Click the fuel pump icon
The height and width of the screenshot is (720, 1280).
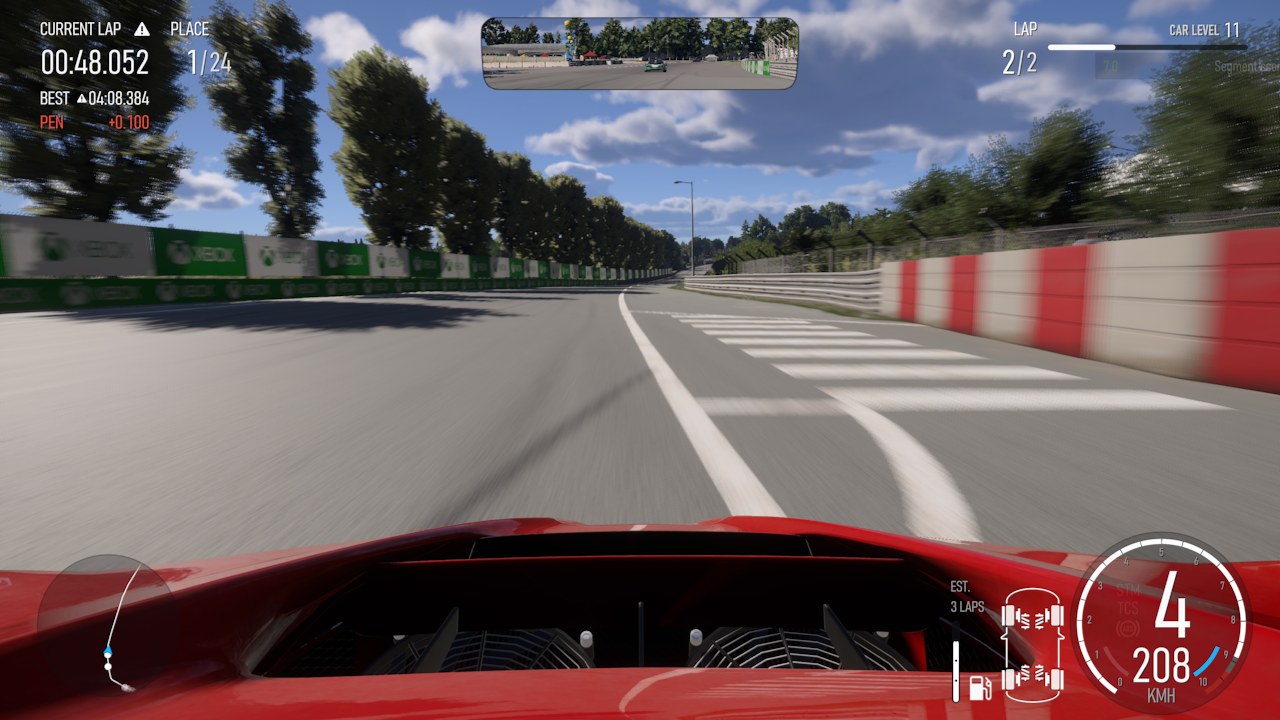980,686
